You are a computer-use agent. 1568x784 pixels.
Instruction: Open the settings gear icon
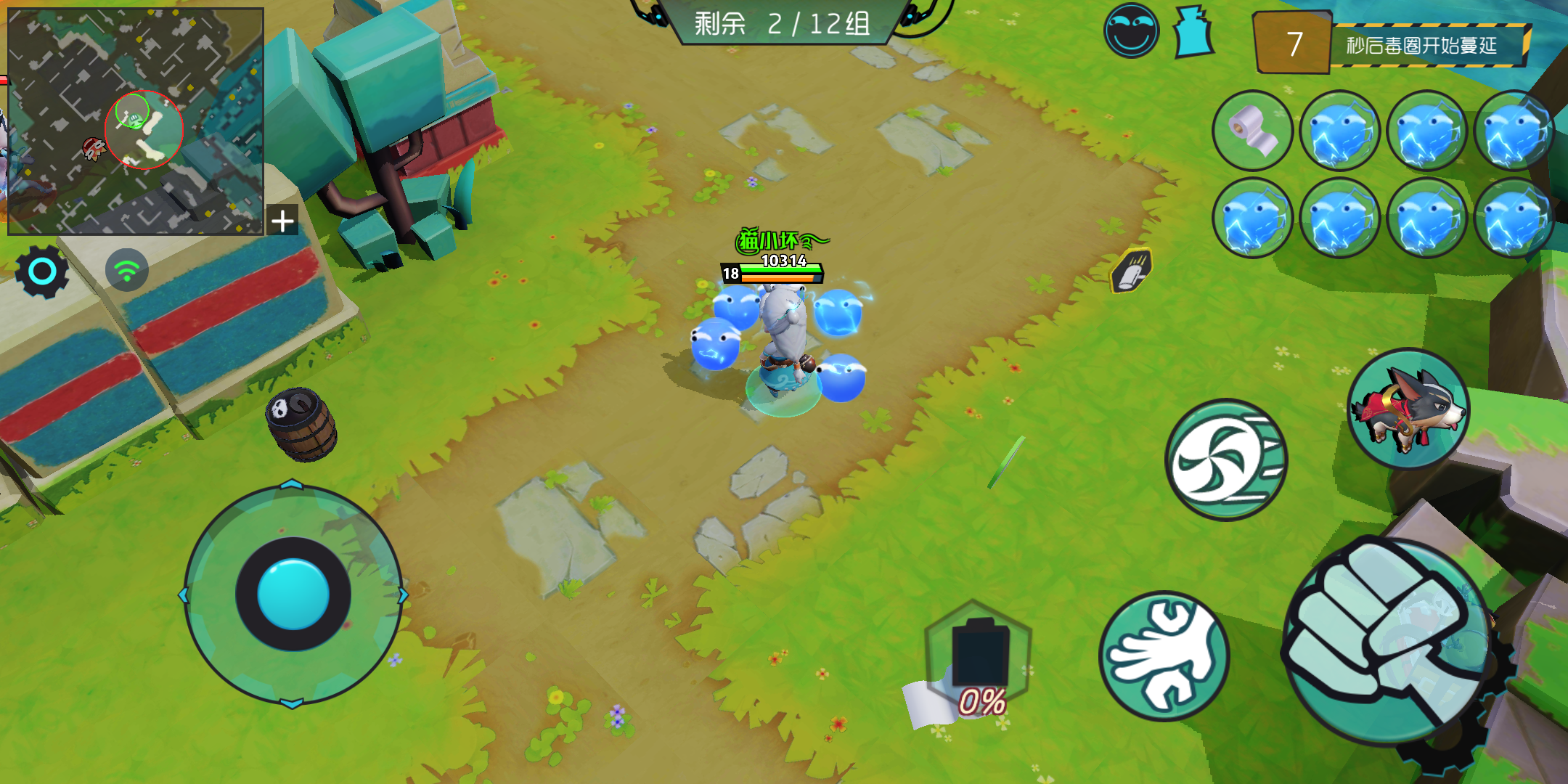41,270
